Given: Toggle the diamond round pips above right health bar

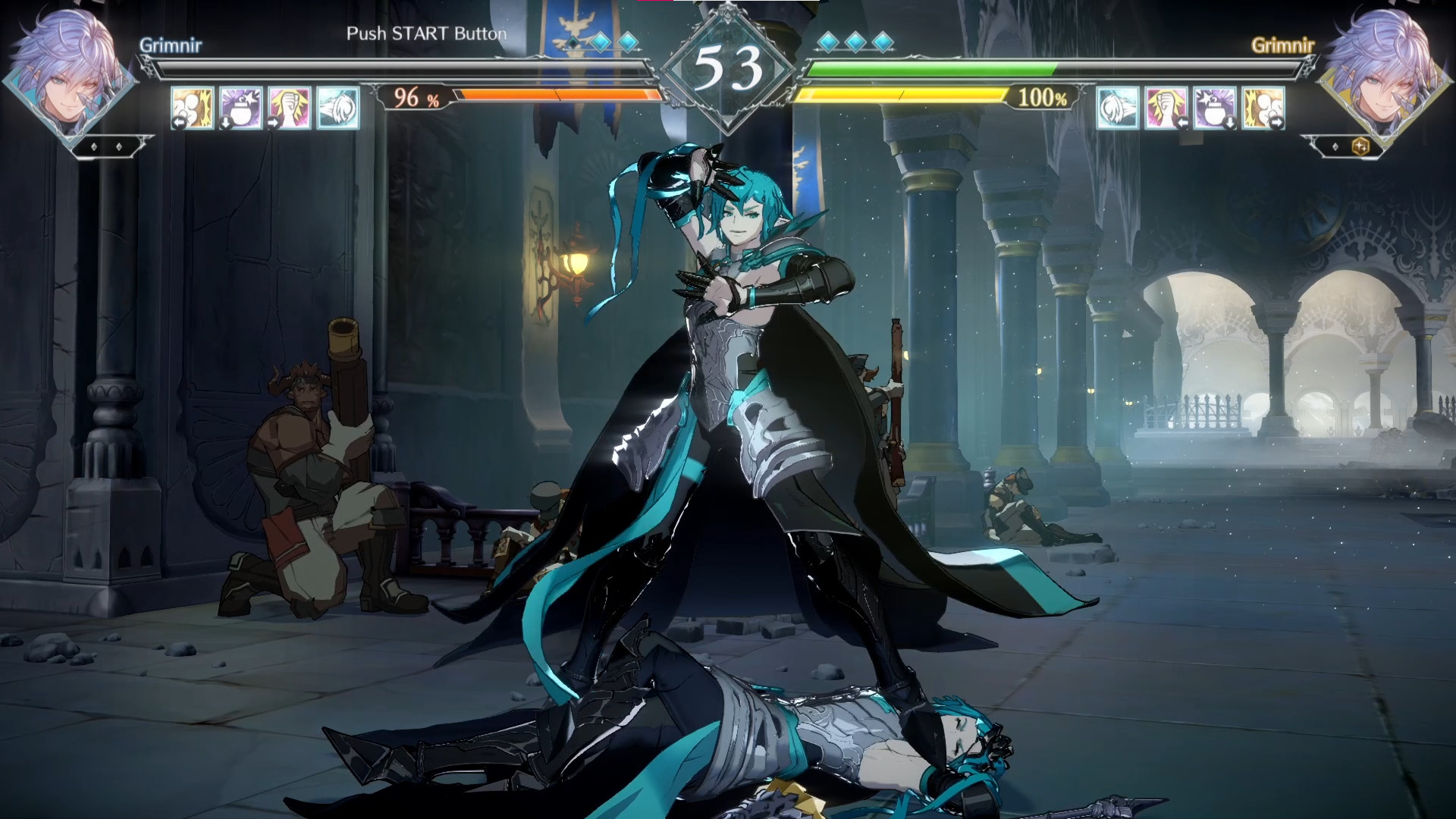Looking at the screenshot, I should (855, 43).
